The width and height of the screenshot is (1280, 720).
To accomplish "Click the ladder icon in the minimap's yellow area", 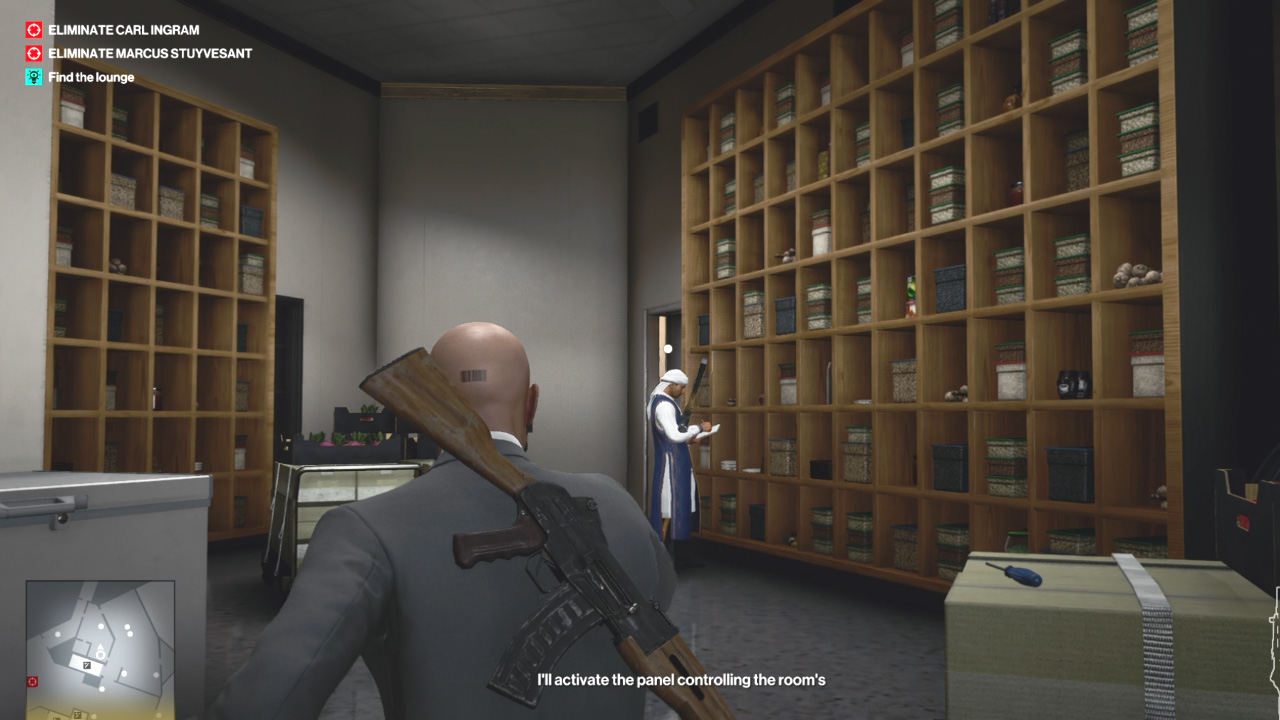I will click(77, 714).
